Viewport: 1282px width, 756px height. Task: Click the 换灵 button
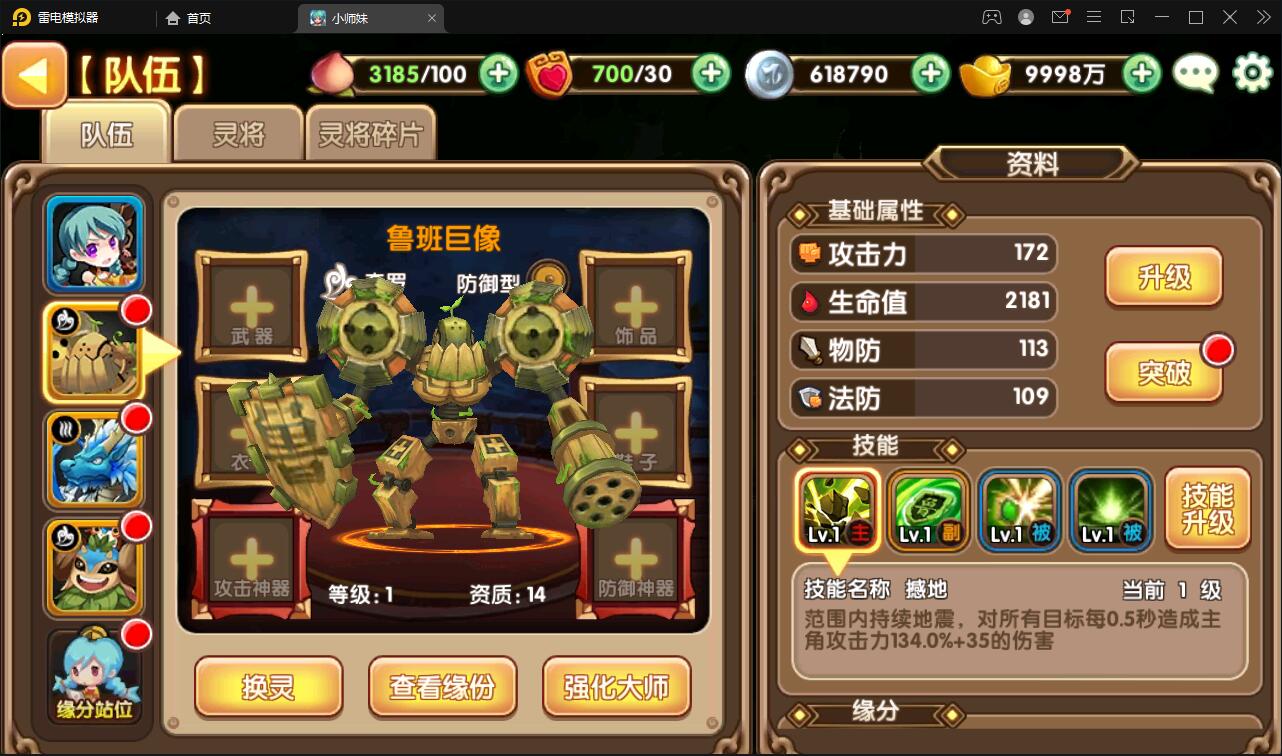click(x=268, y=687)
